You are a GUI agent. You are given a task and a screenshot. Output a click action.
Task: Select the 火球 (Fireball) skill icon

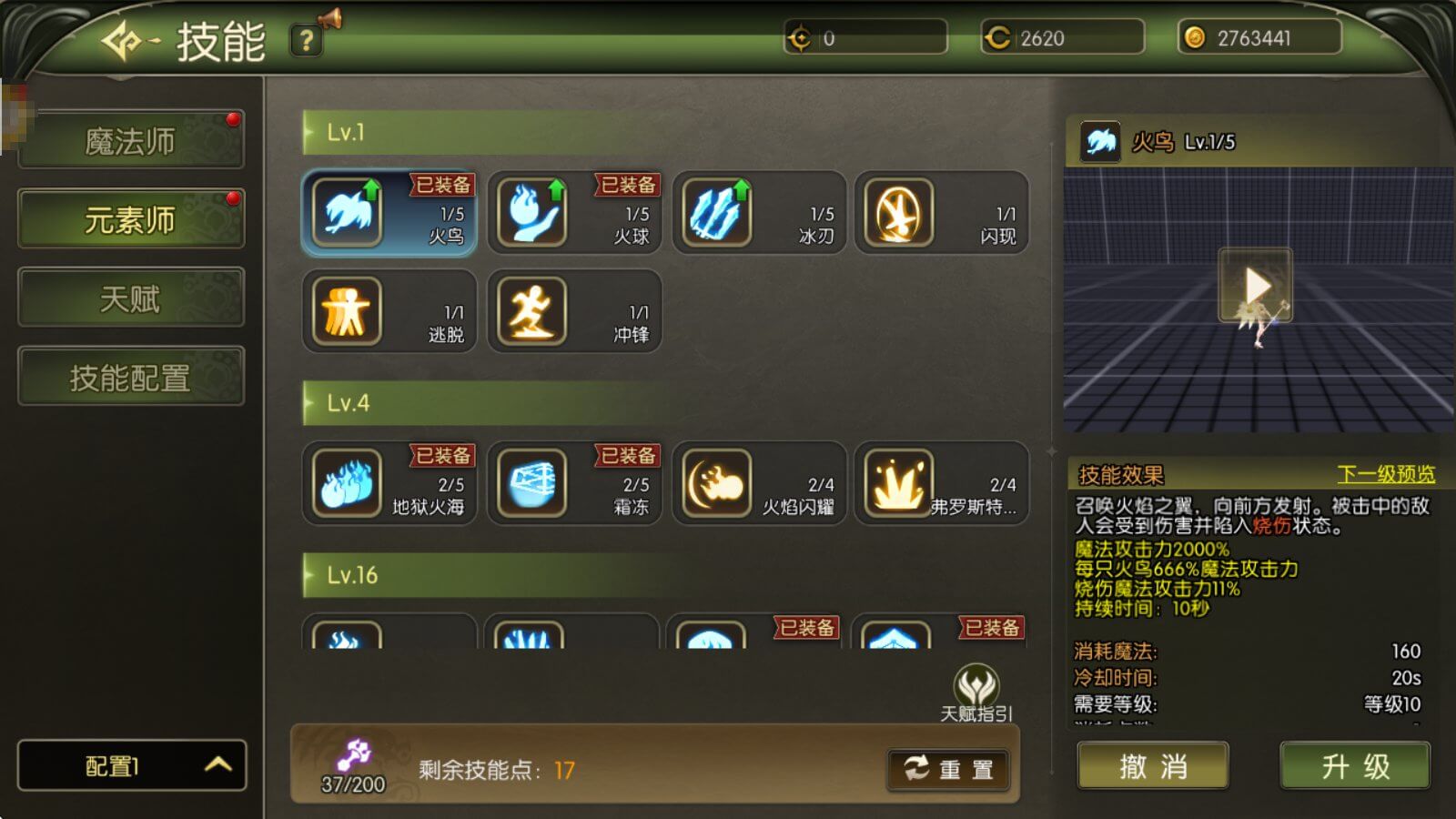[x=531, y=213]
